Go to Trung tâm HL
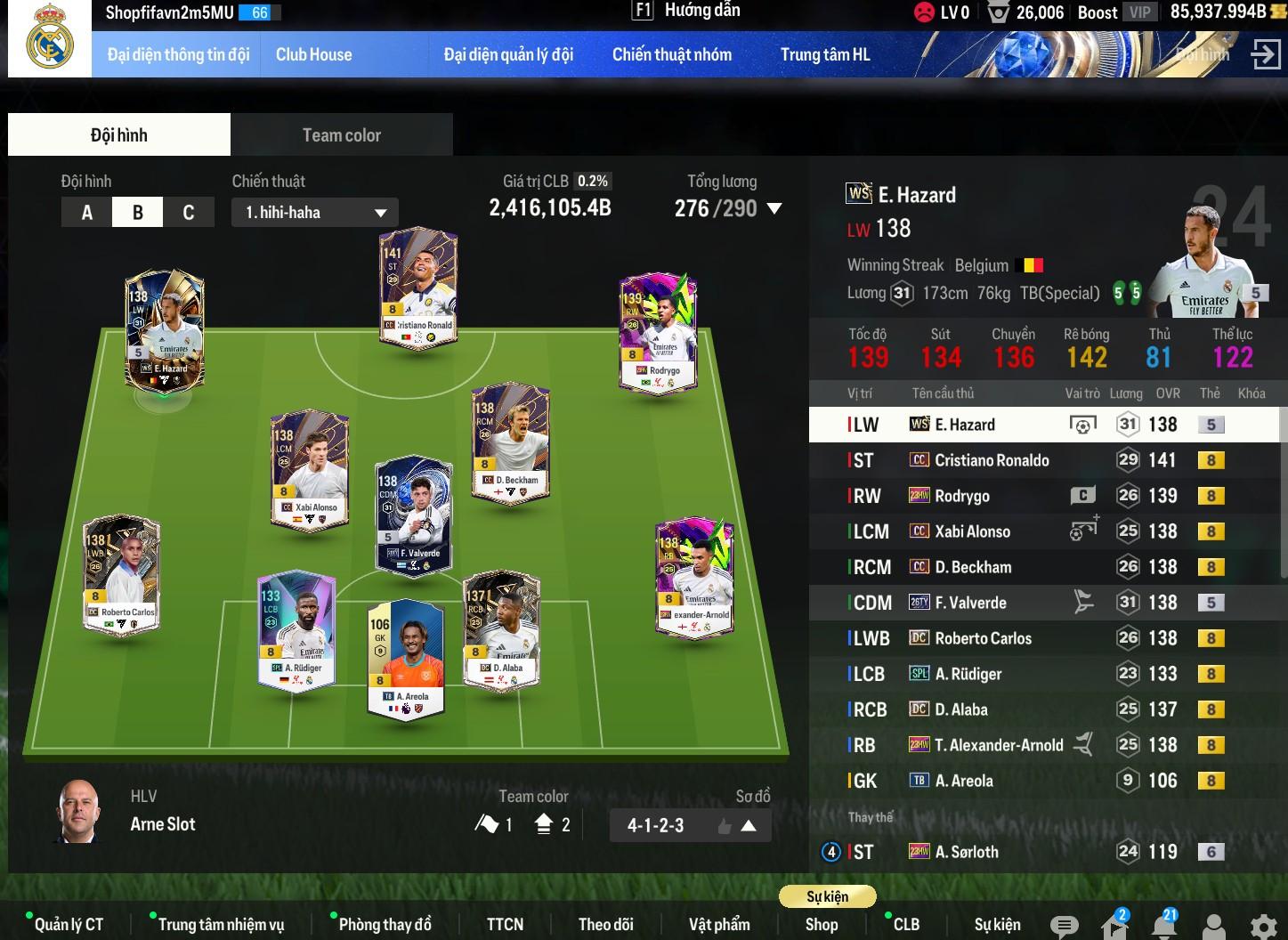The image size is (1288, 940). tap(825, 54)
